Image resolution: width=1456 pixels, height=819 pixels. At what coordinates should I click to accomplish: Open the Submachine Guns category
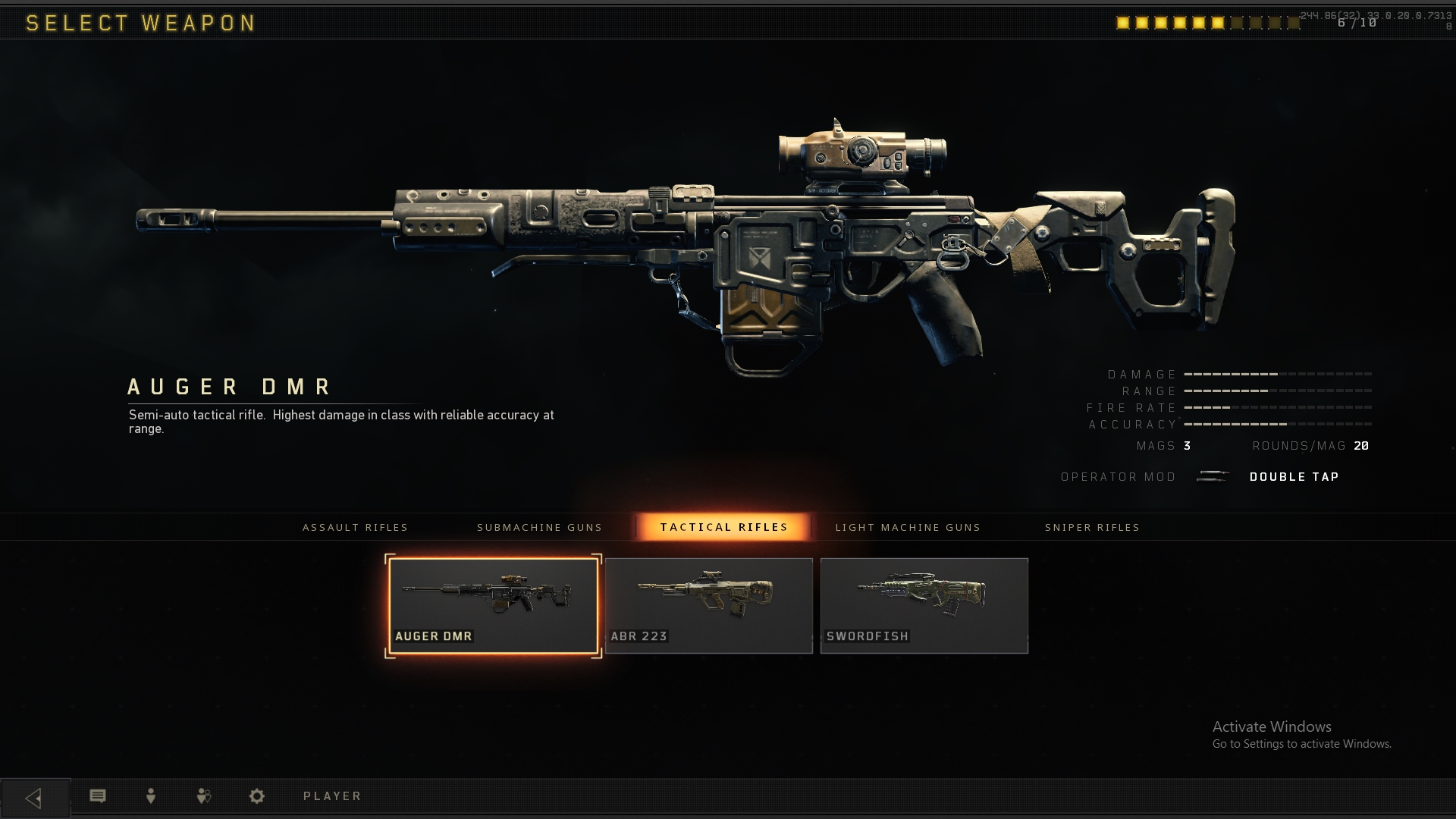click(x=539, y=527)
